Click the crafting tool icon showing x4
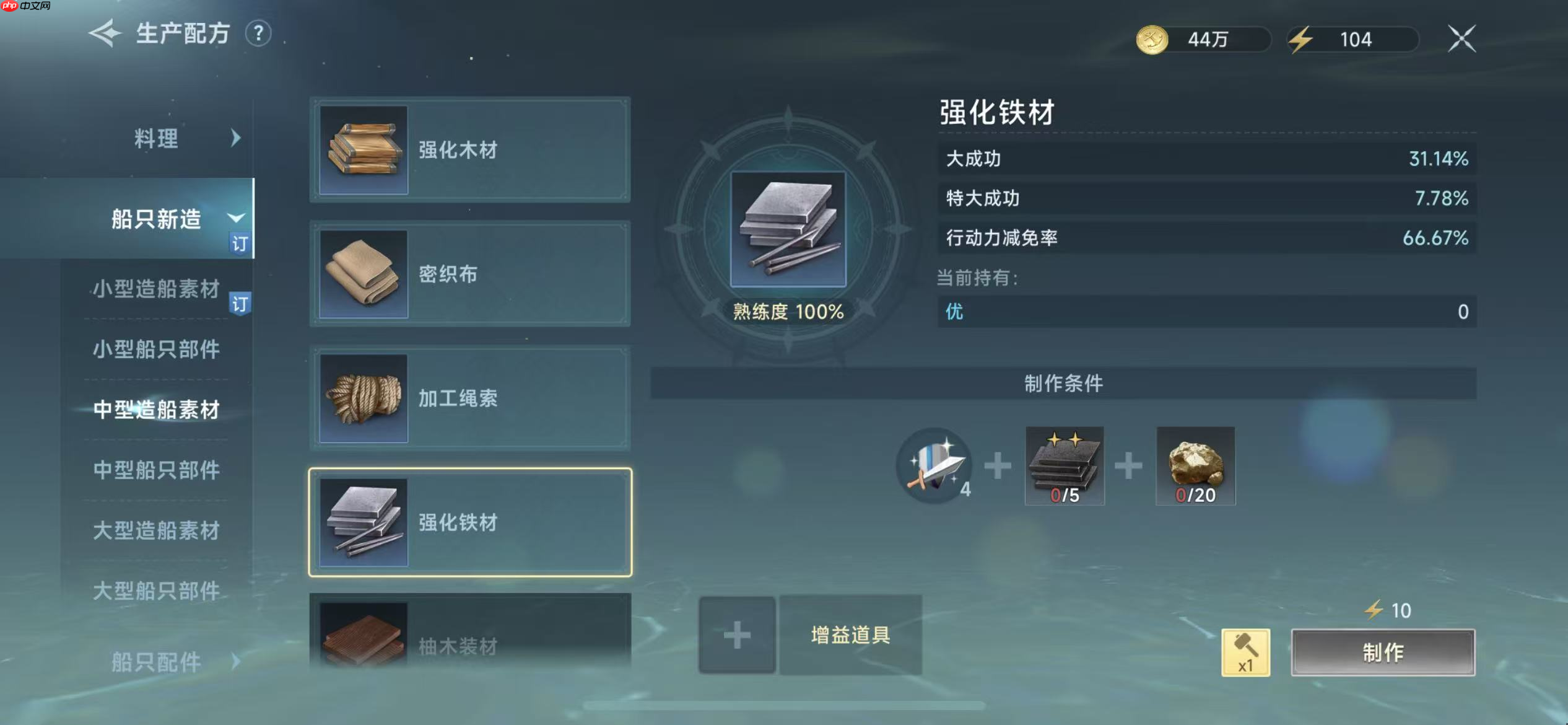 point(934,467)
